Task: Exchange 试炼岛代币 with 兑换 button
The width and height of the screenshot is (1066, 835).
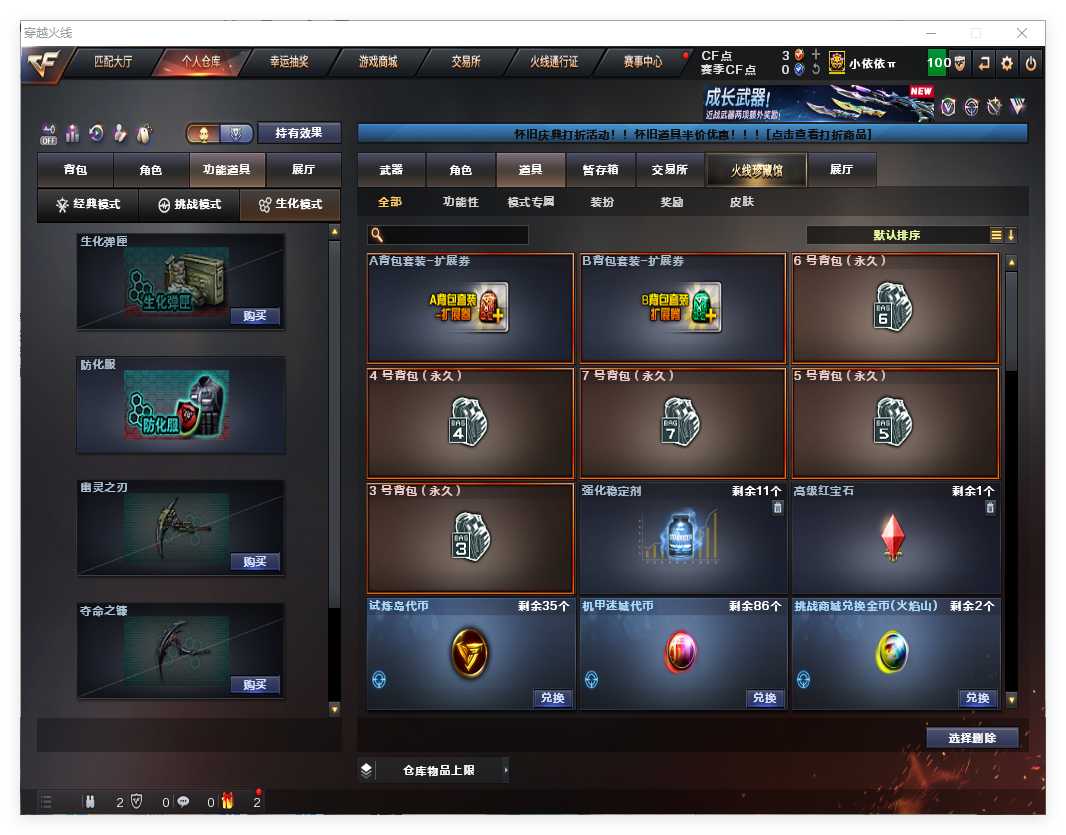Action: point(552,698)
